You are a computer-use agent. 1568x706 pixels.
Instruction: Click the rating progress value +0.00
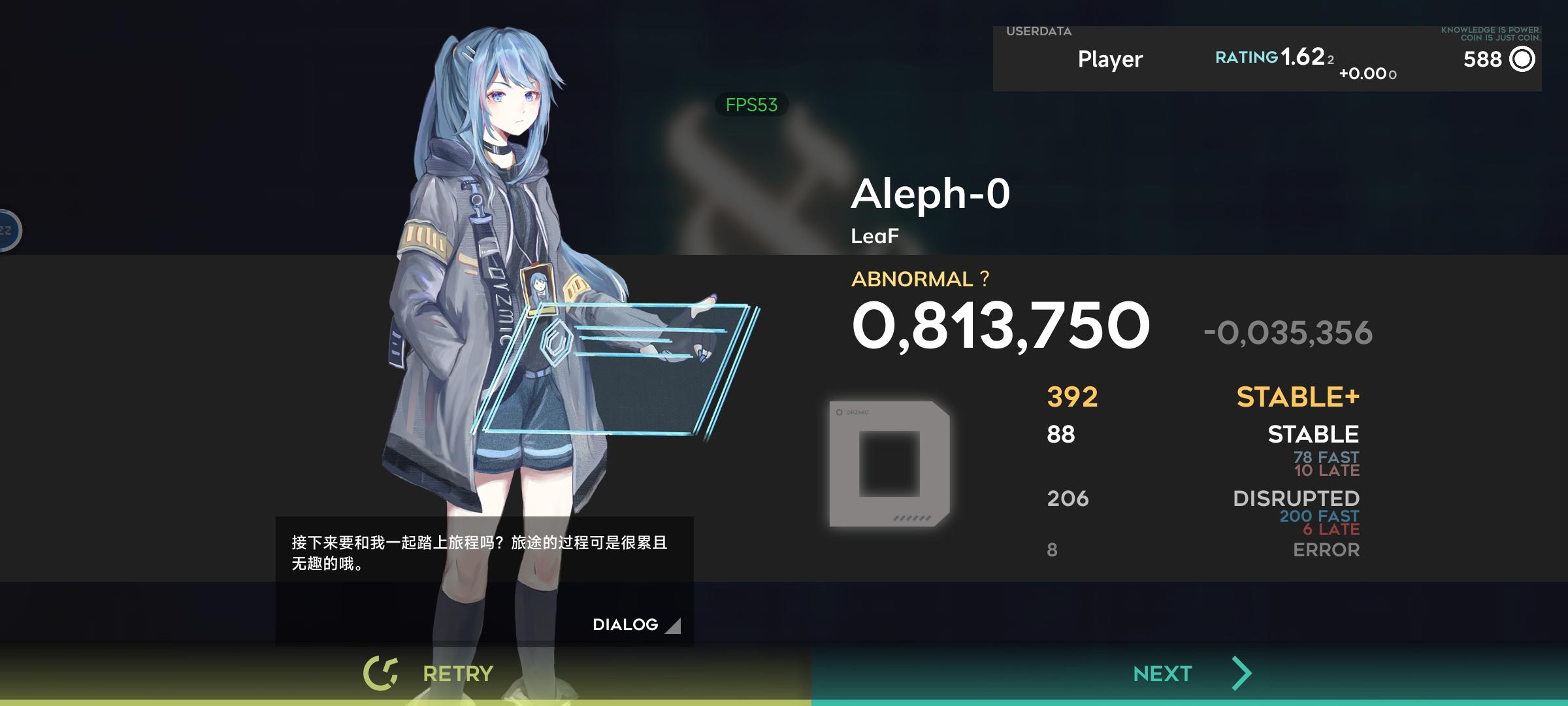click(x=1367, y=75)
